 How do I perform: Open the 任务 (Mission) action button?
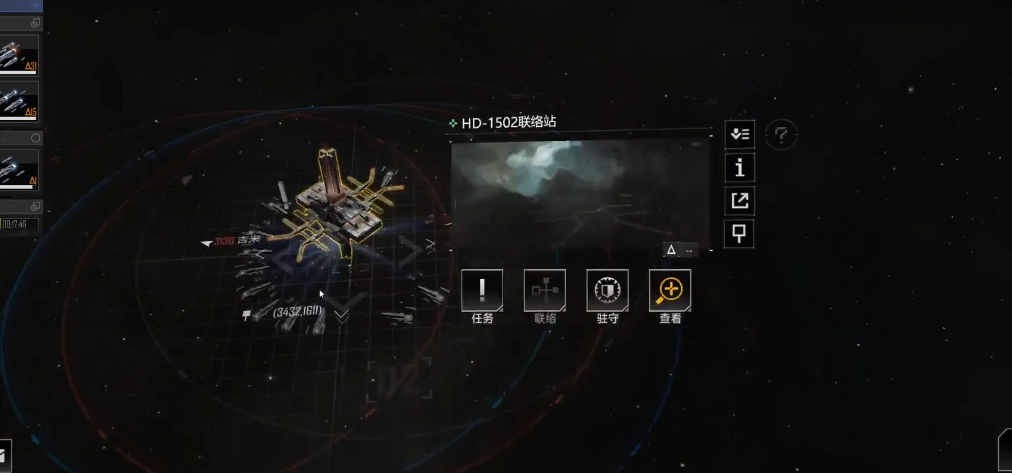[482, 290]
